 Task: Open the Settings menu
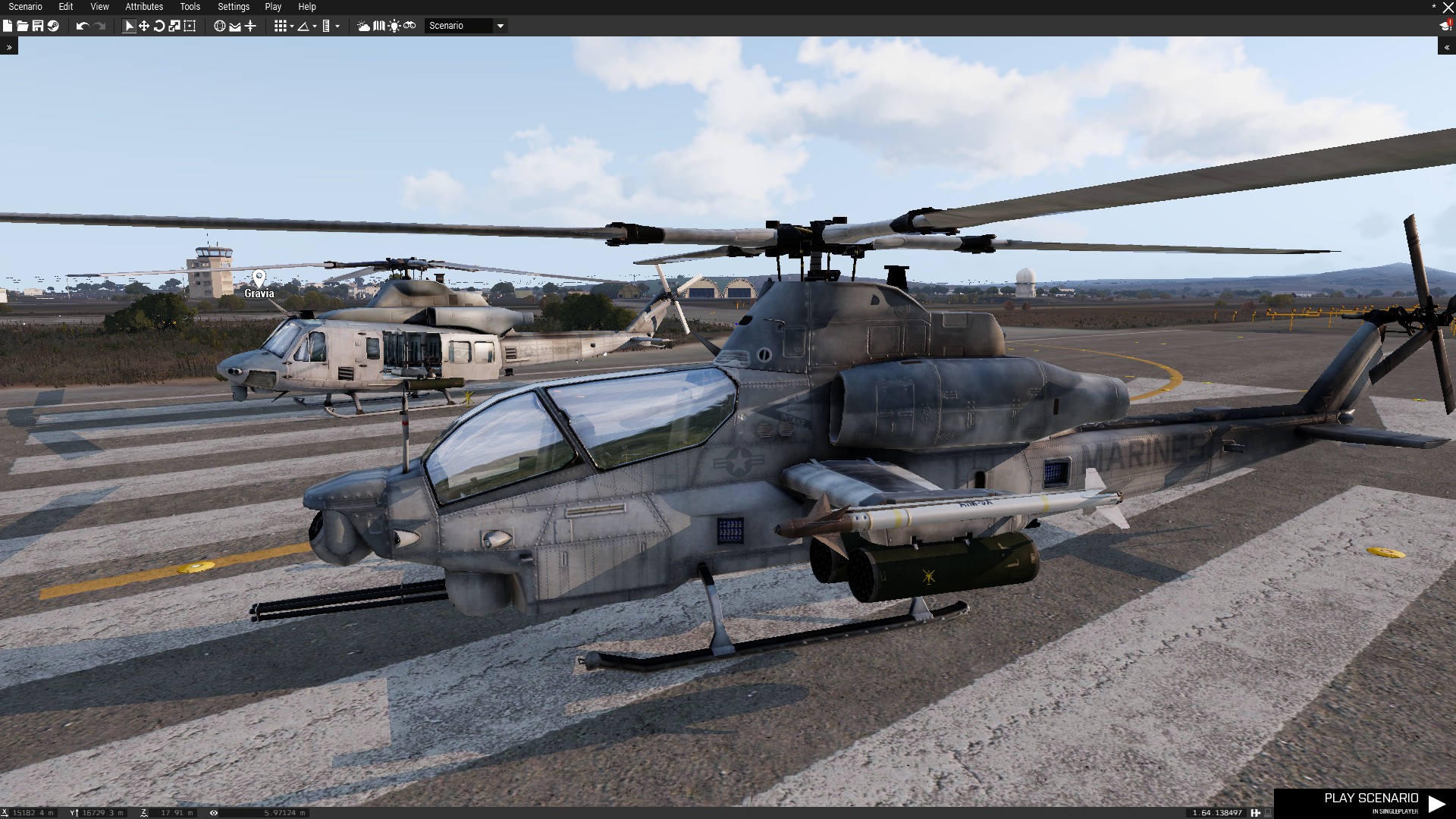pos(234,7)
